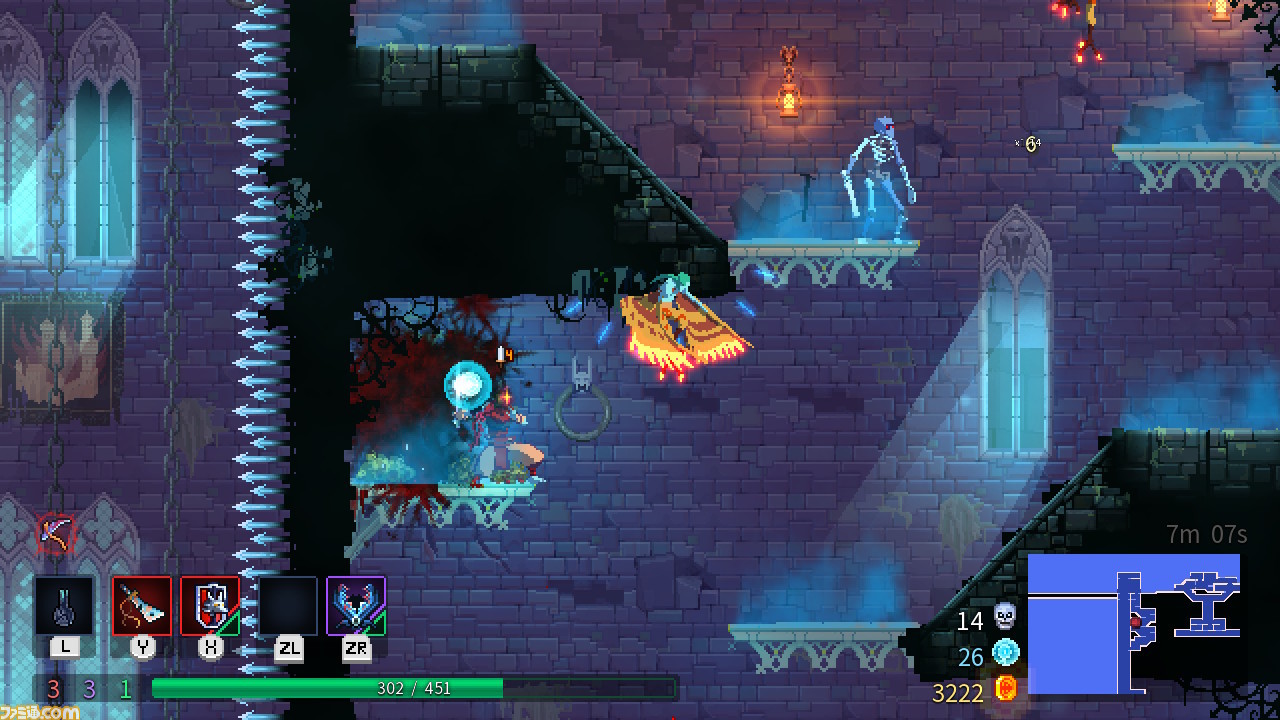Open the blue minimap
This screenshot has width=1280, height=720.
click(x=1134, y=624)
